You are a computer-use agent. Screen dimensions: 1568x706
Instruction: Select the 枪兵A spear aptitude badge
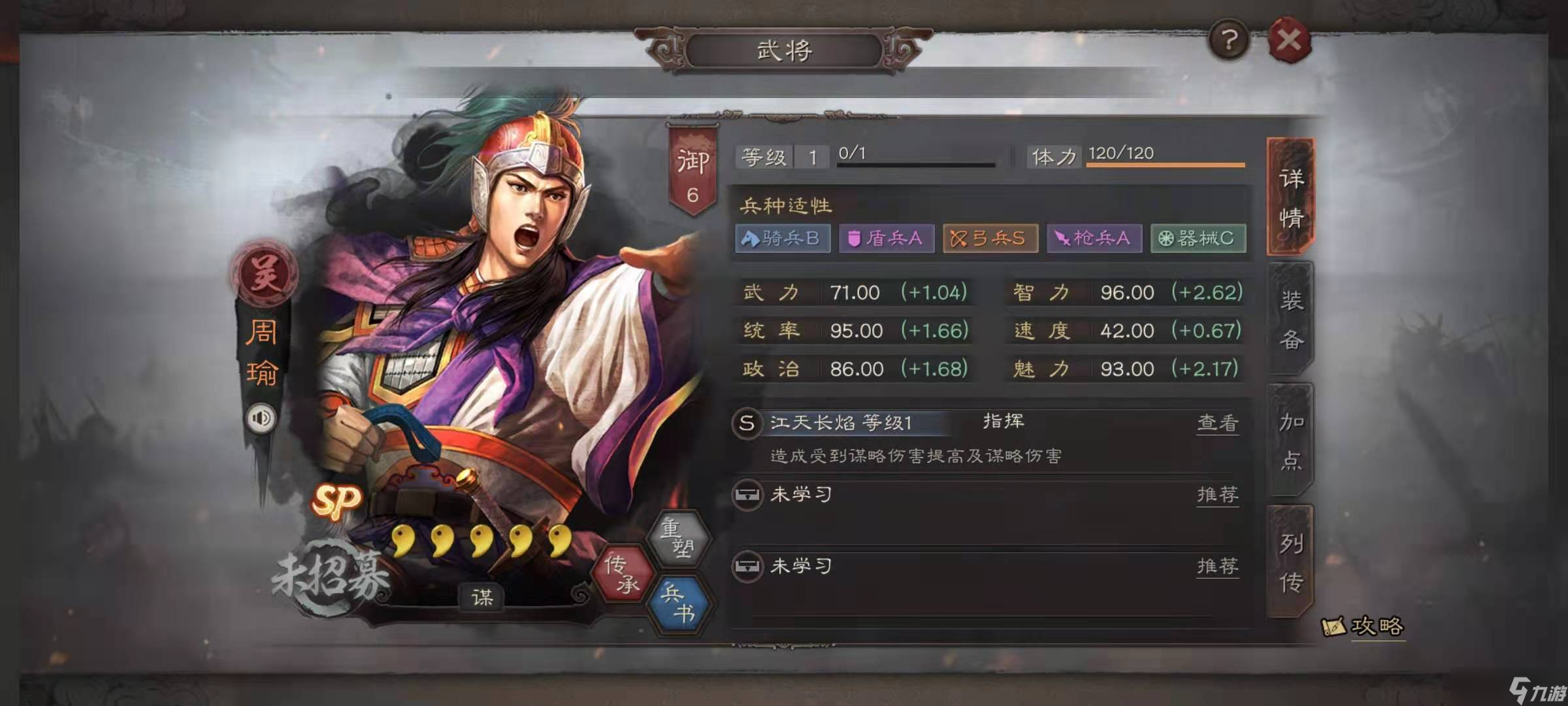(x=1094, y=239)
